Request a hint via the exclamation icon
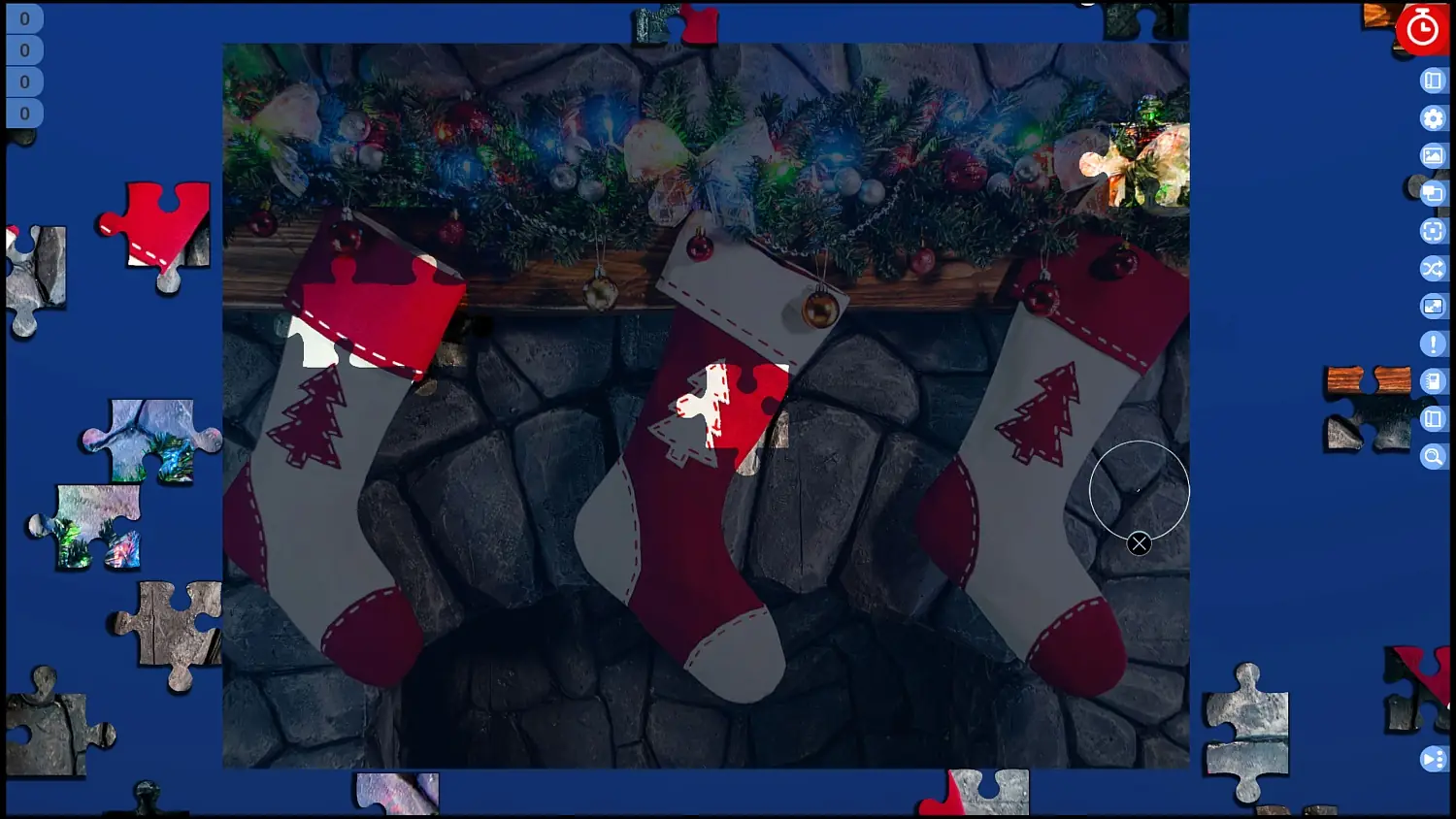 (1433, 344)
